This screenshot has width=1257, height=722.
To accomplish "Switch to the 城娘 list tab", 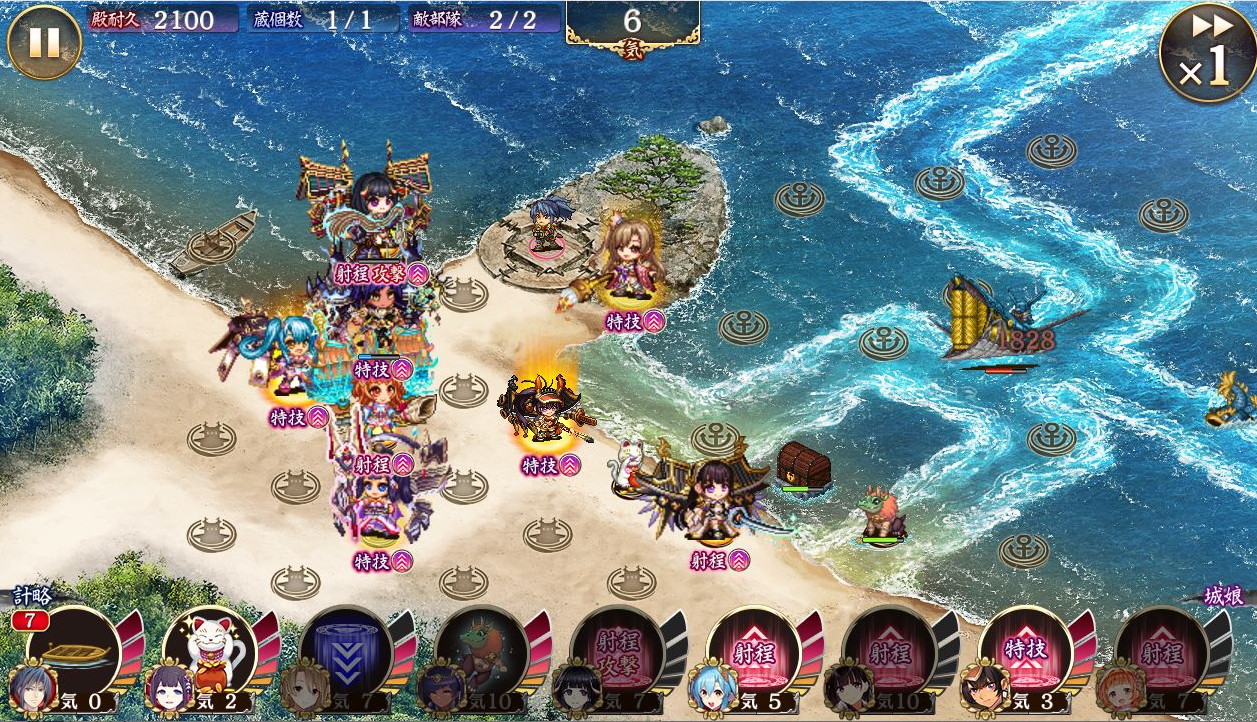I will tap(1222, 597).
